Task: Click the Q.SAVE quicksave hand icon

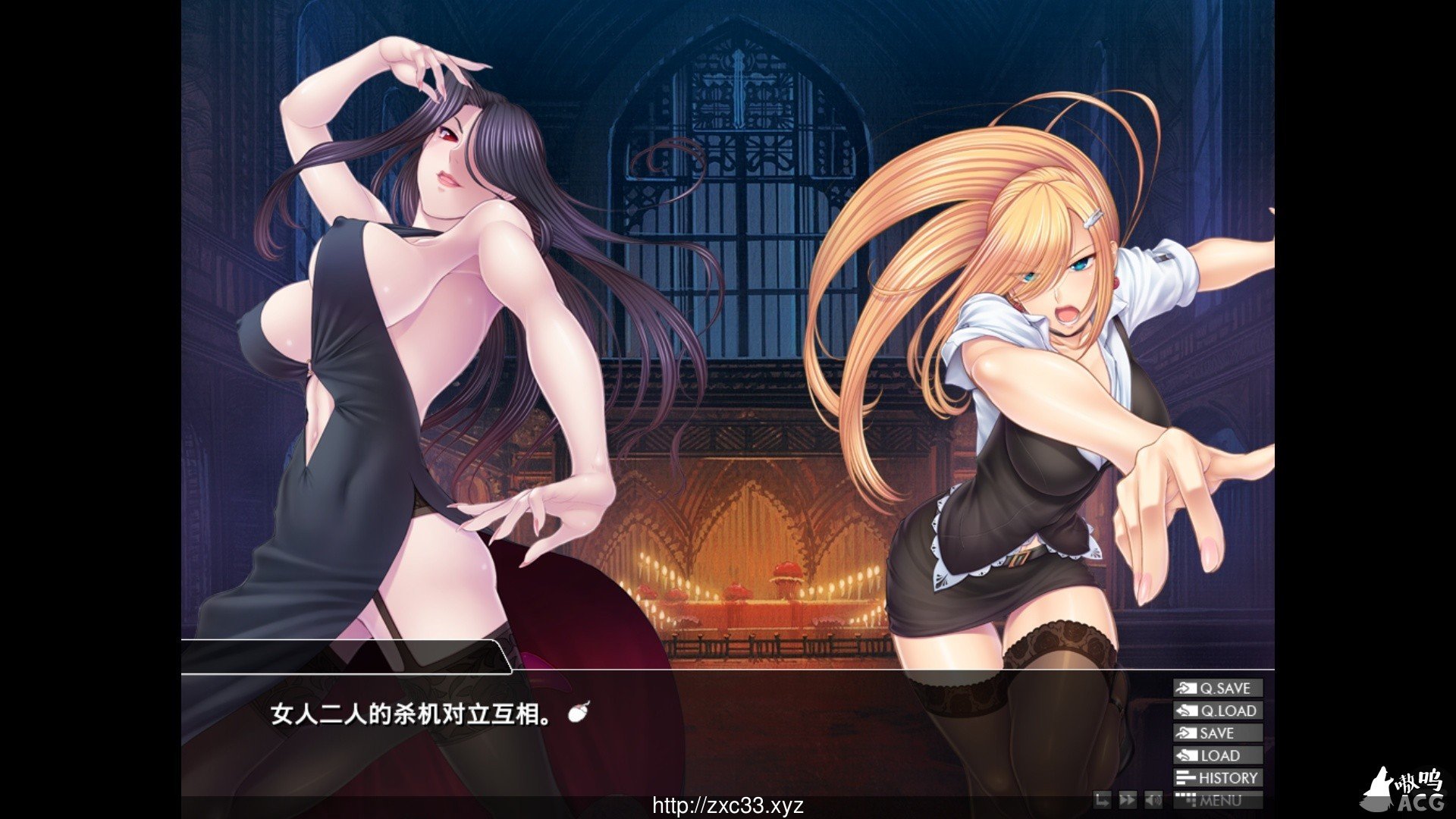Action: coord(1185,688)
